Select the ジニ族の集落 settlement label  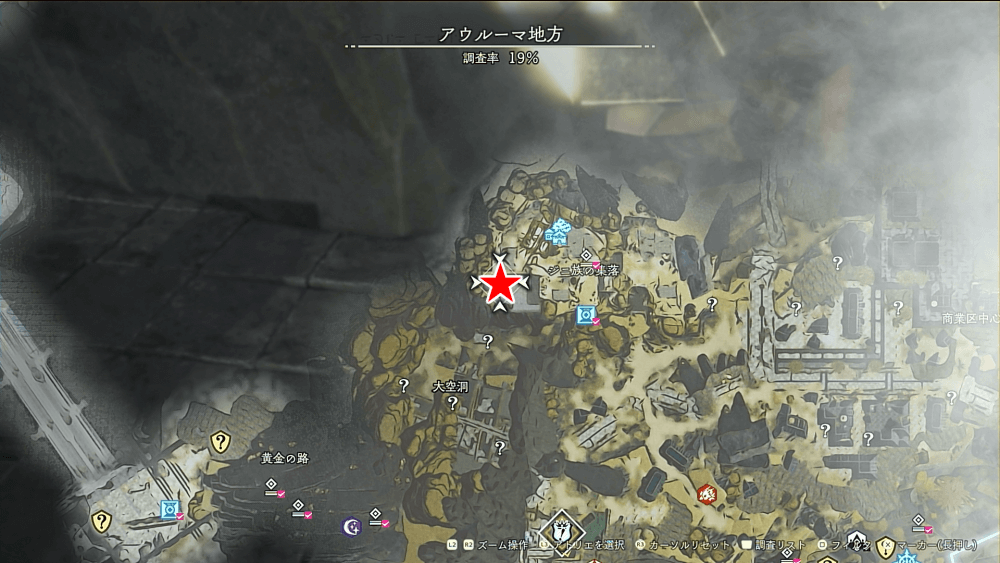[x=584, y=271]
